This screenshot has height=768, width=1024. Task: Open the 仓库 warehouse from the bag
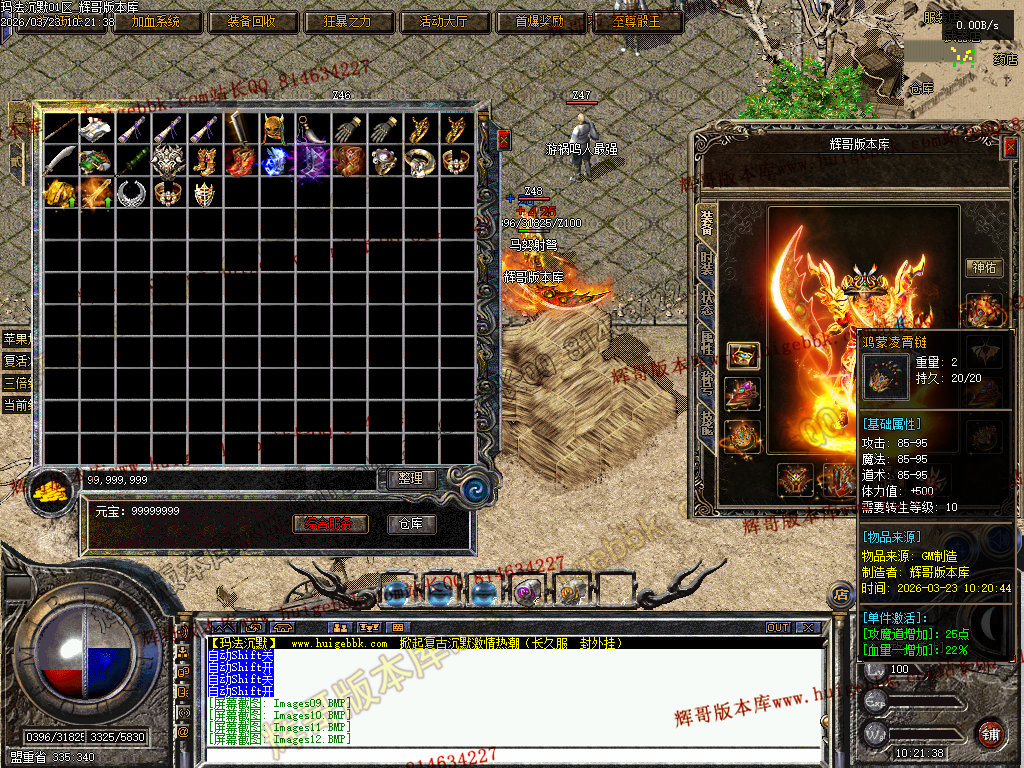(411, 524)
